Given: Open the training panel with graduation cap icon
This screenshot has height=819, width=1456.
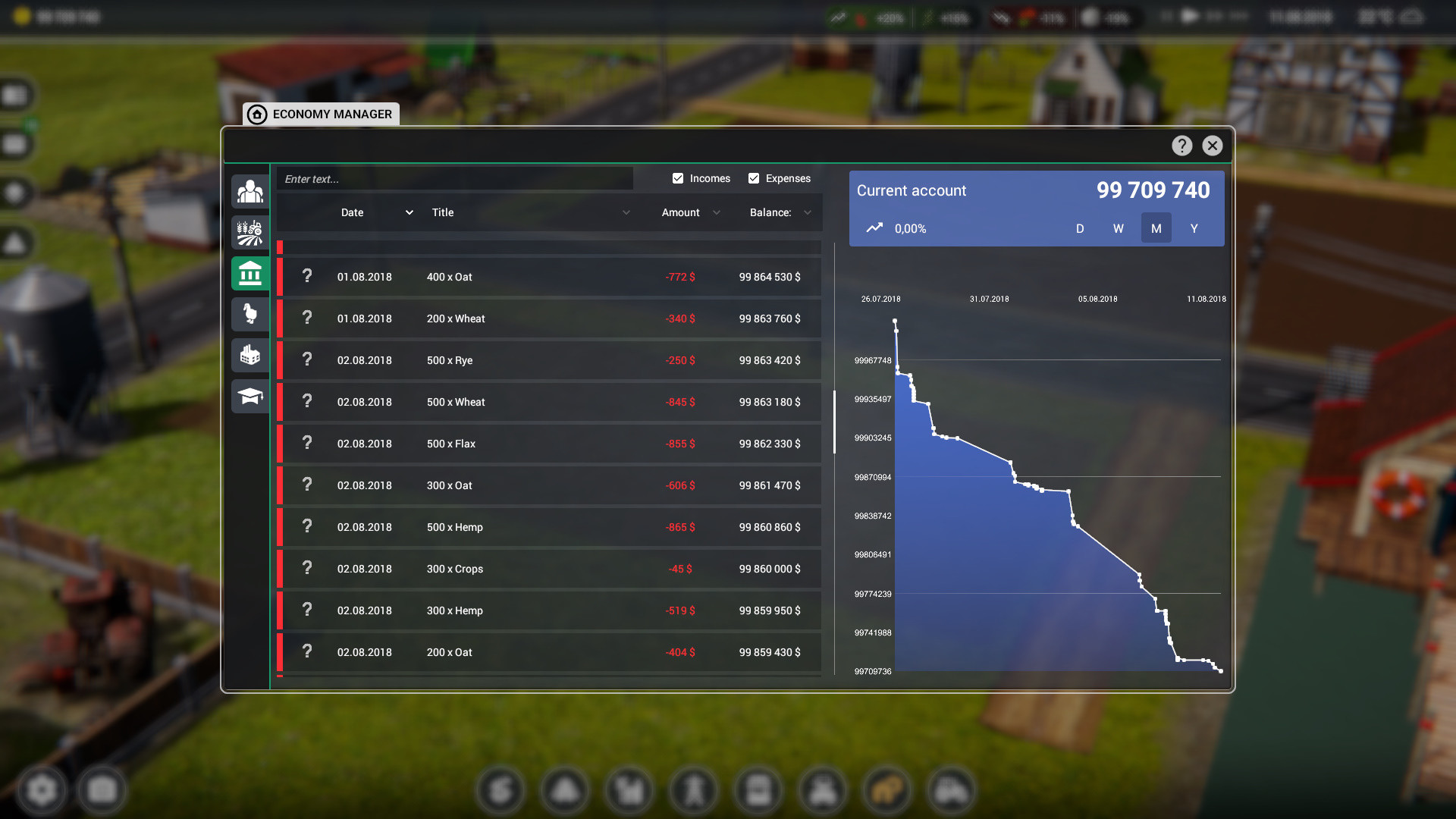Looking at the screenshot, I should 250,396.
